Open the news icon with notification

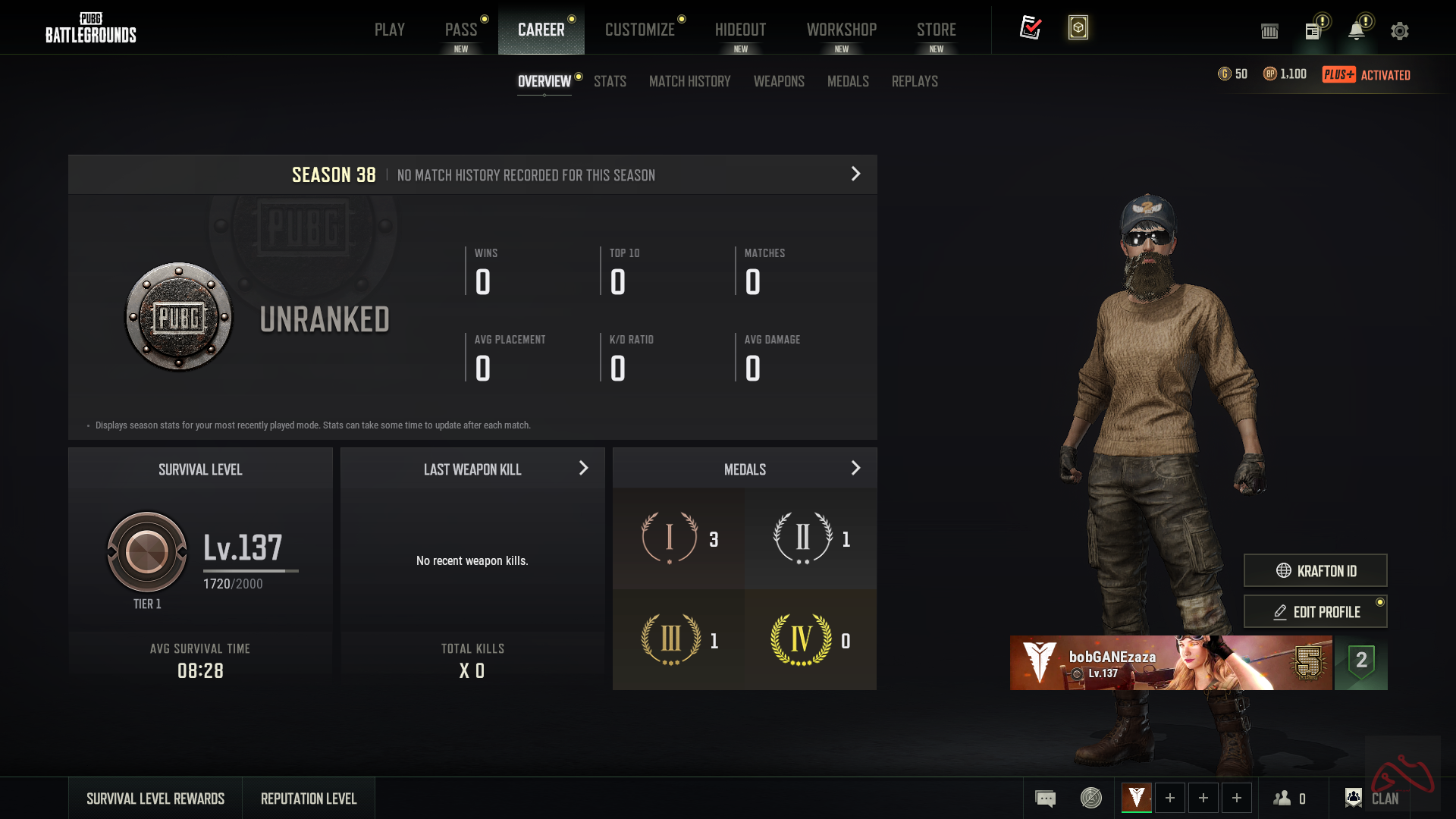coord(1314,31)
